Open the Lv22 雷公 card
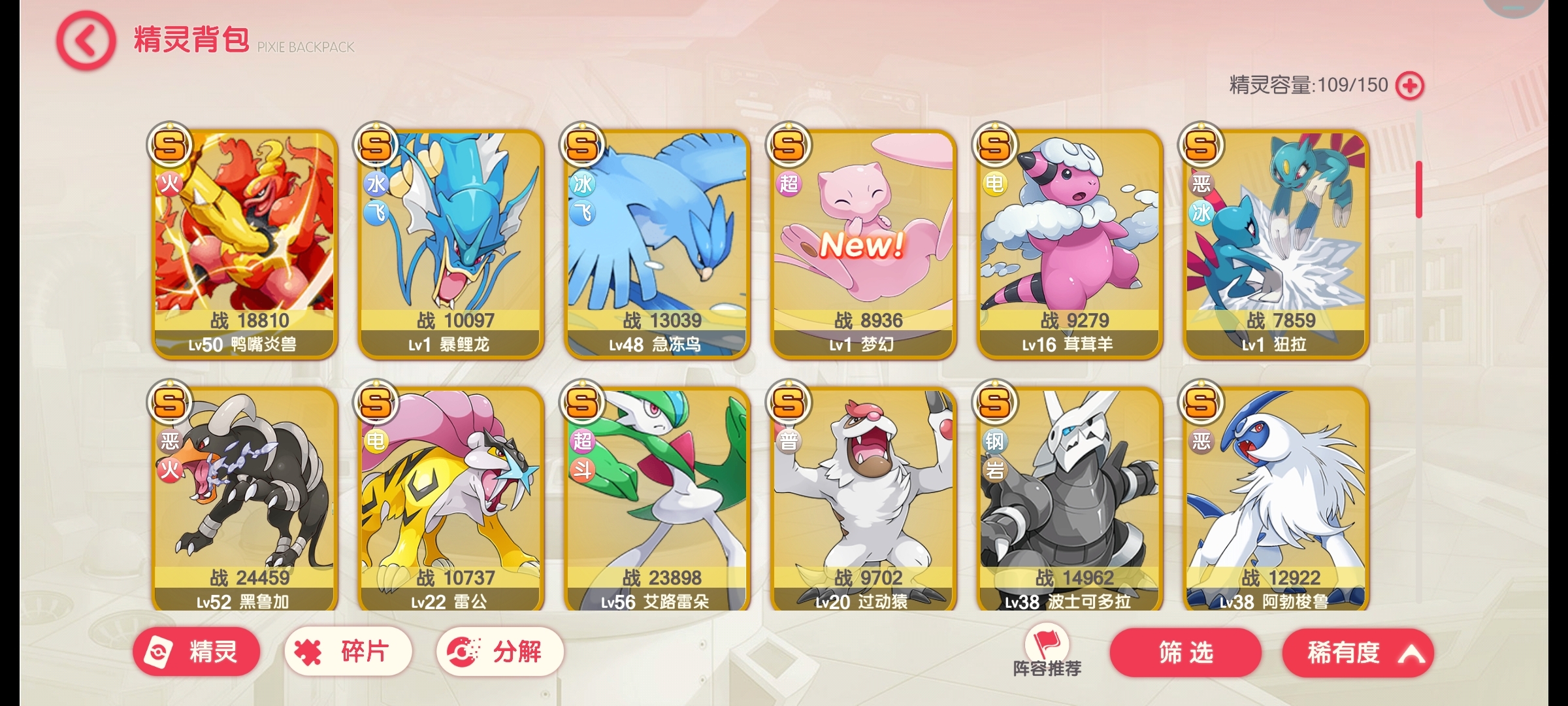Viewport: 1568px width, 706px height. pyautogui.click(x=451, y=500)
